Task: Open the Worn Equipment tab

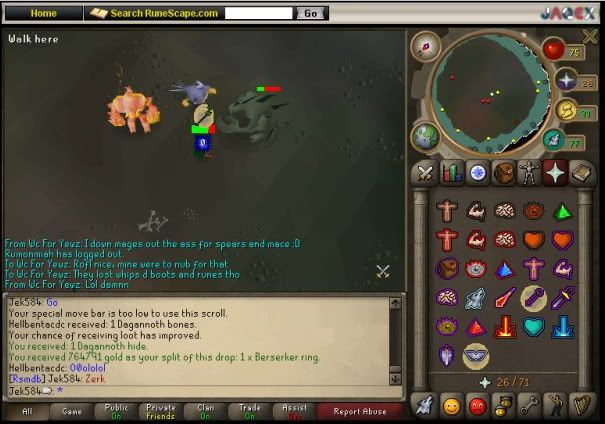Action: tap(529, 173)
